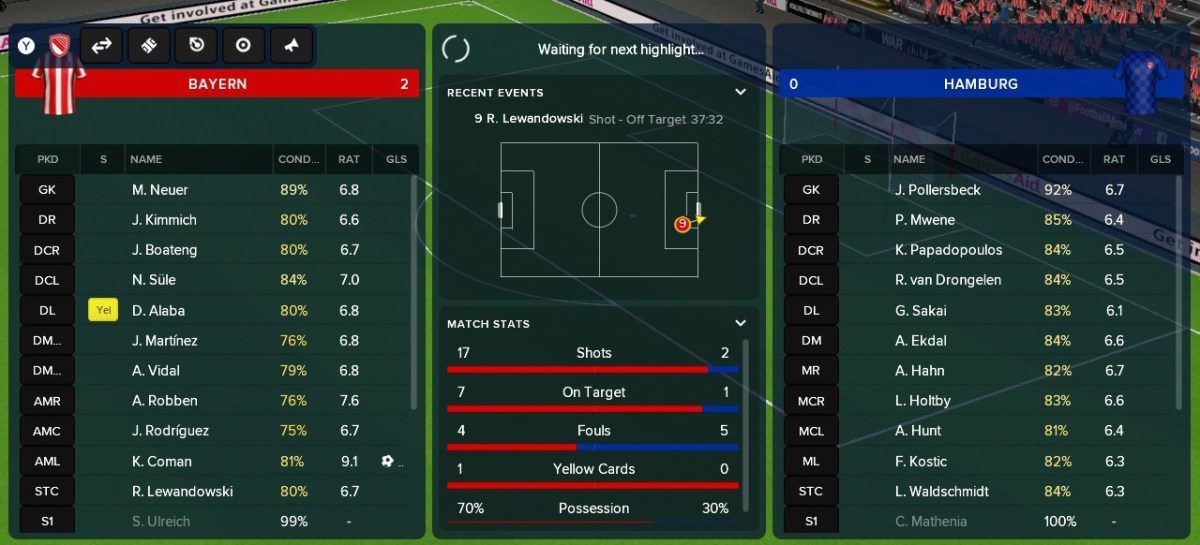Collapse the Match Stats panel
The width and height of the screenshot is (1200, 545).
click(x=740, y=323)
